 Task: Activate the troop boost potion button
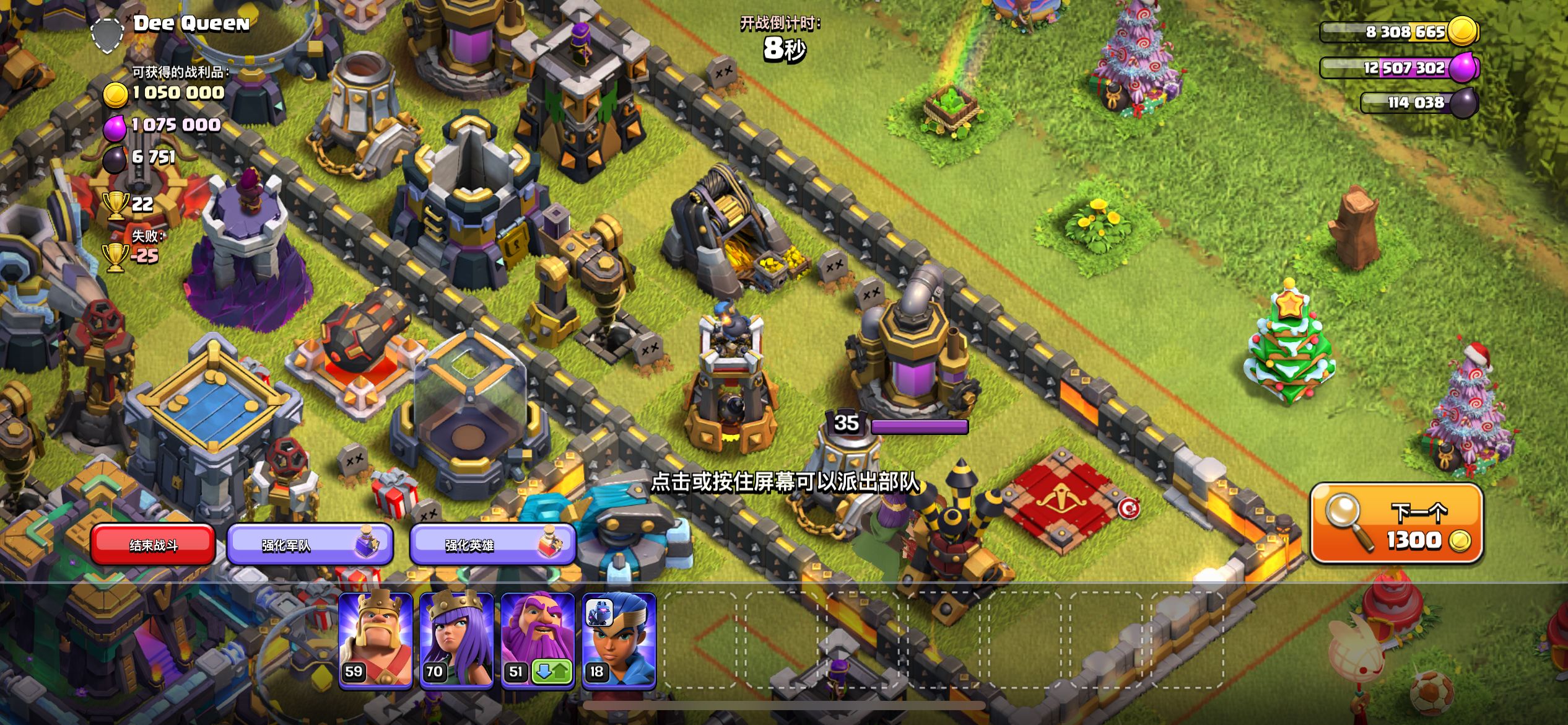pos(310,545)
